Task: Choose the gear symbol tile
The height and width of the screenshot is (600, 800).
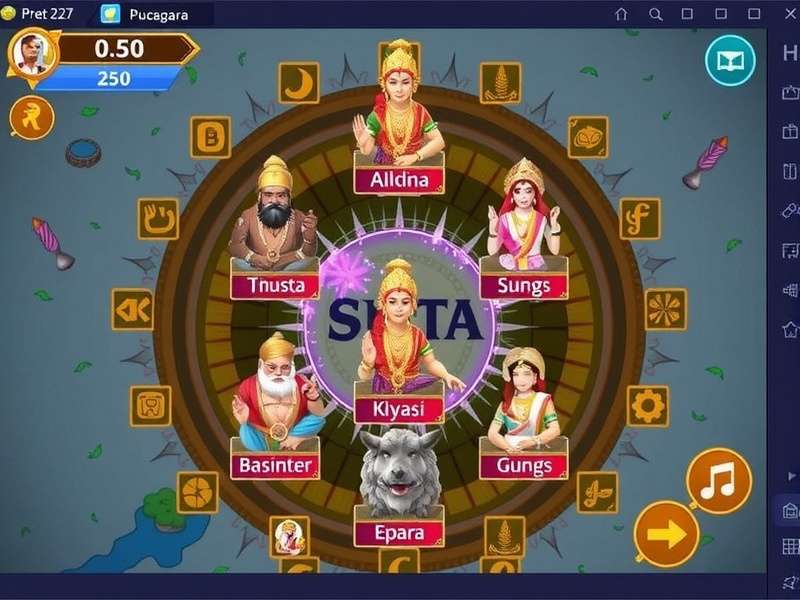Action: [x=647, y=406]
